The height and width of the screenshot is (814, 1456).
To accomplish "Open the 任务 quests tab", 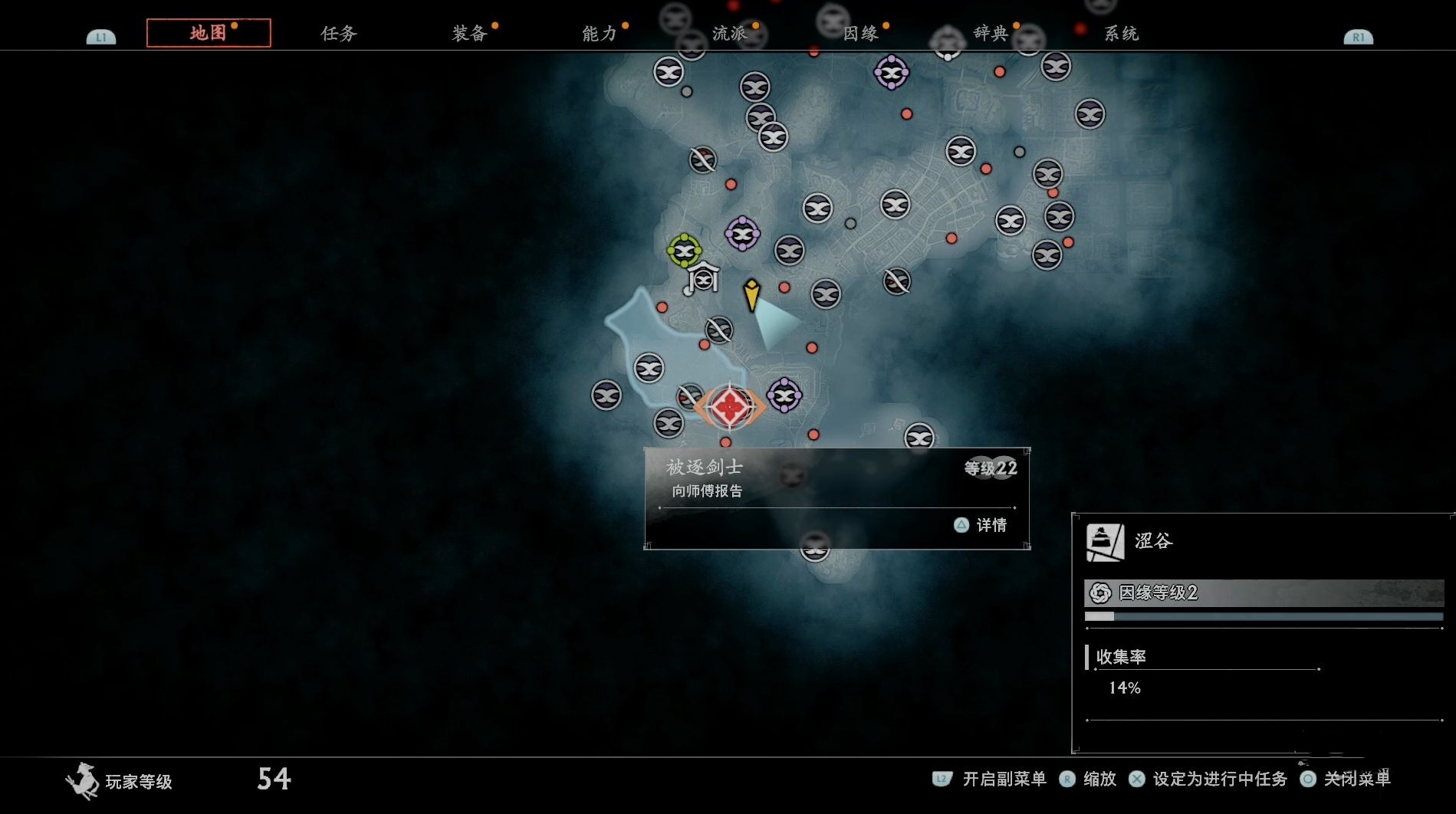I will pyautogui.click(x=338, y=33).
